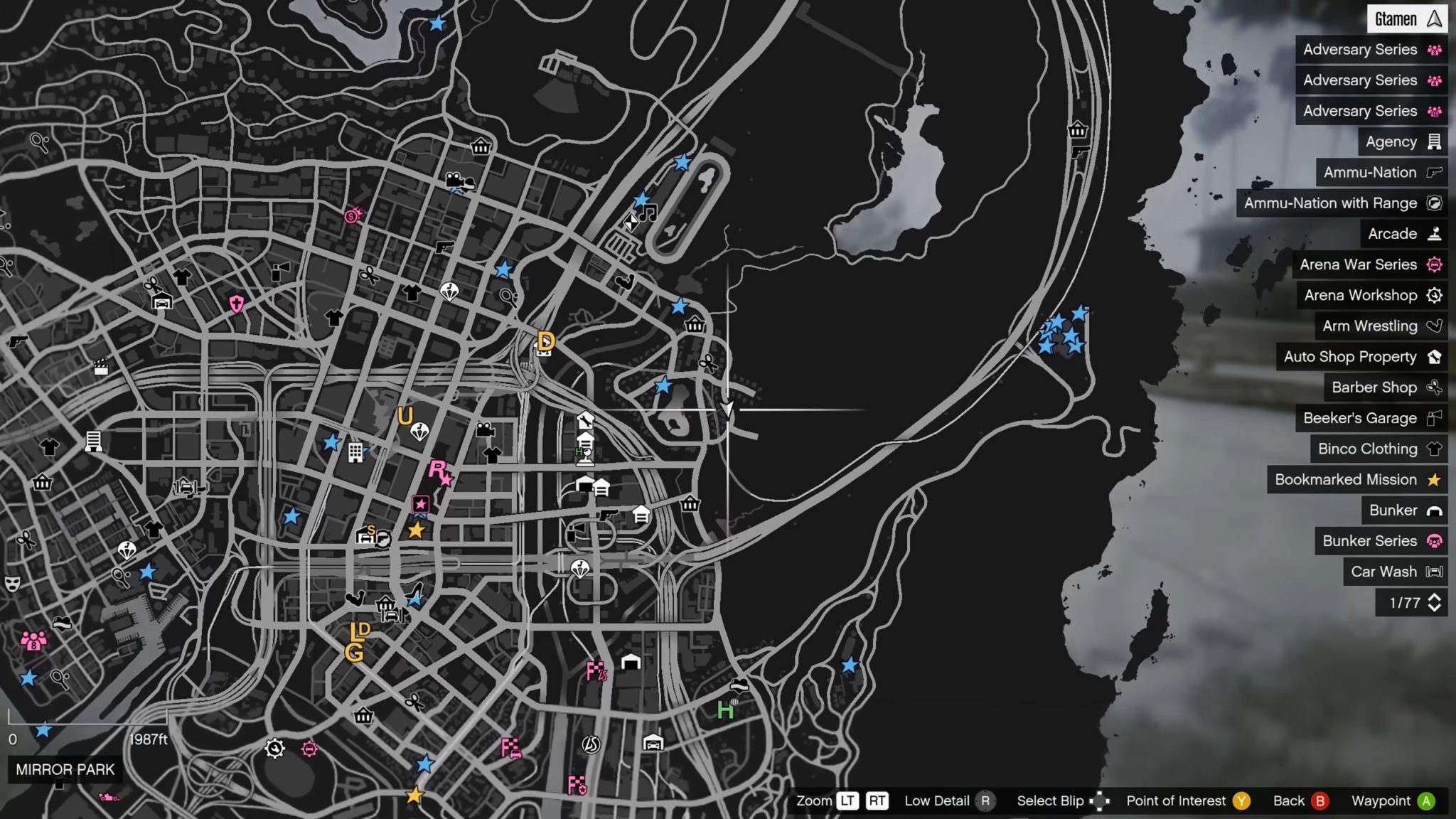This screenshot has height=819, width=1456.
Task: Select the Bunker Series legend entry
Action: 1381,541
